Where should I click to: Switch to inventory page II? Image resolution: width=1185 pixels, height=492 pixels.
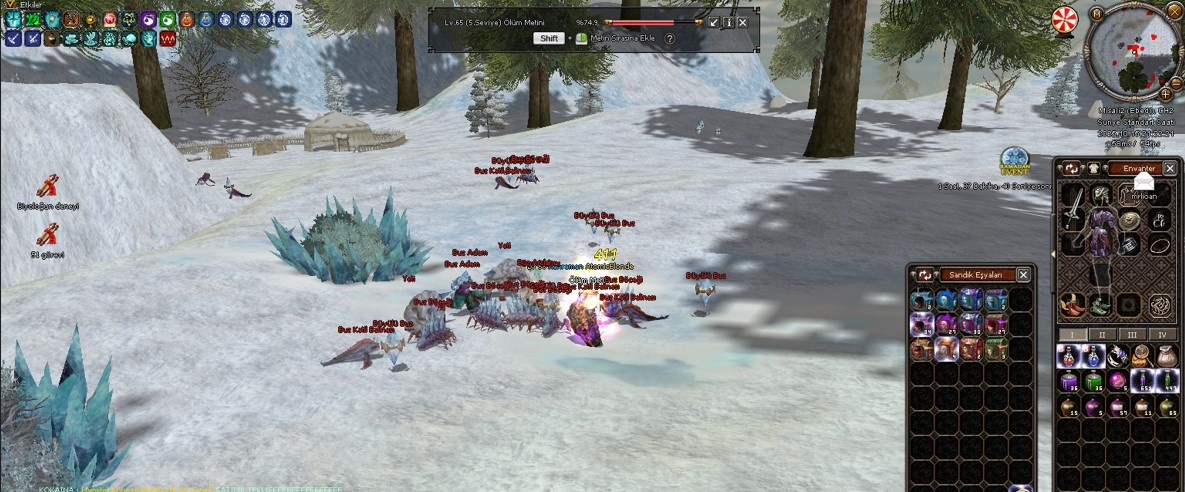pyautogui.click(x=1102, y=334)
